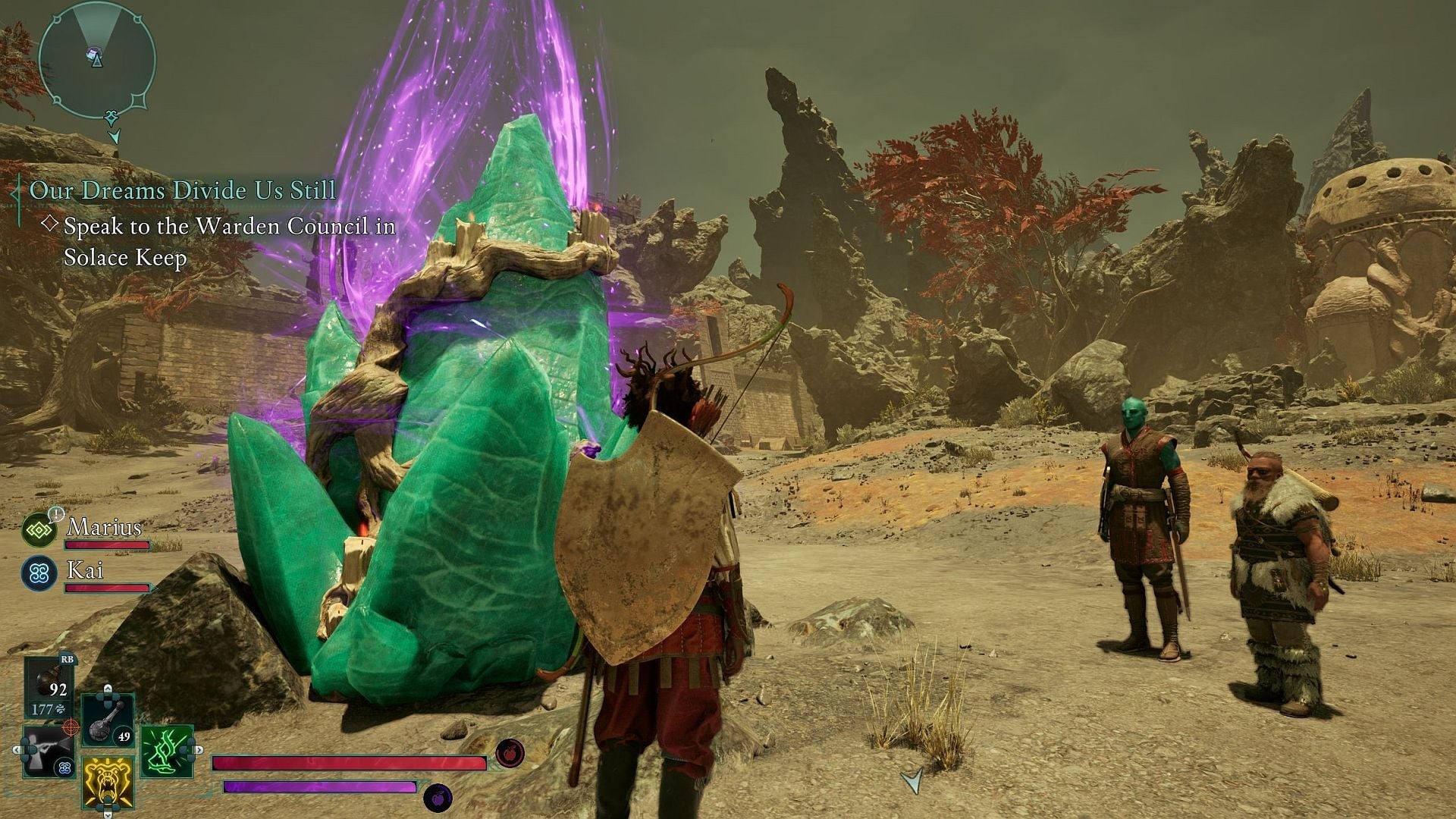Use Kai's firearm shot ability slot

[49, 752]
